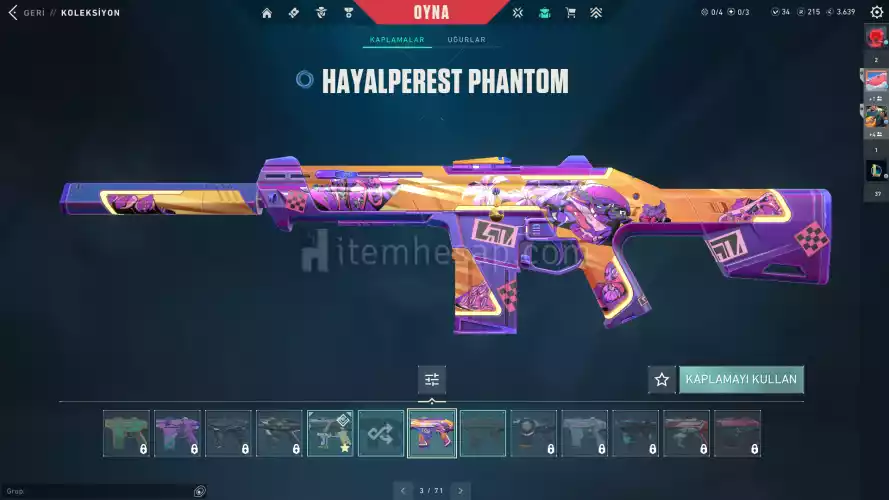Select the random shuffle skin tile
The width and height of the screenshot is (889, 500).
381,433
